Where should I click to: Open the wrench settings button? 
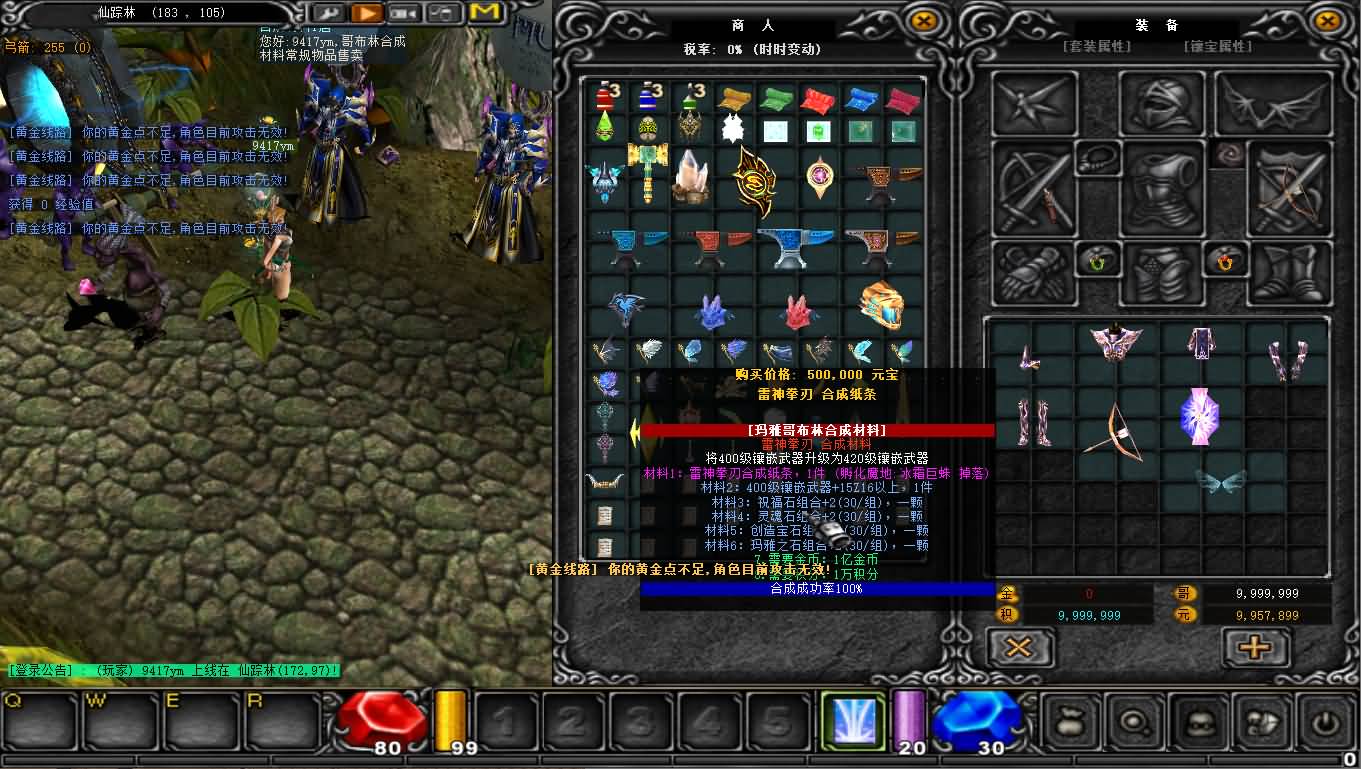coord(329,13)
